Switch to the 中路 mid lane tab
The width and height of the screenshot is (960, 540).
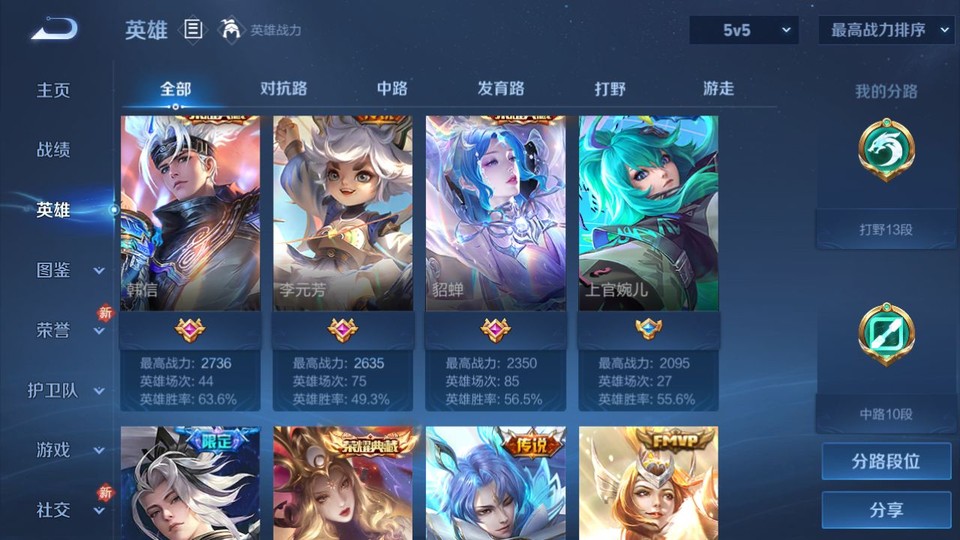pos(392,88)
